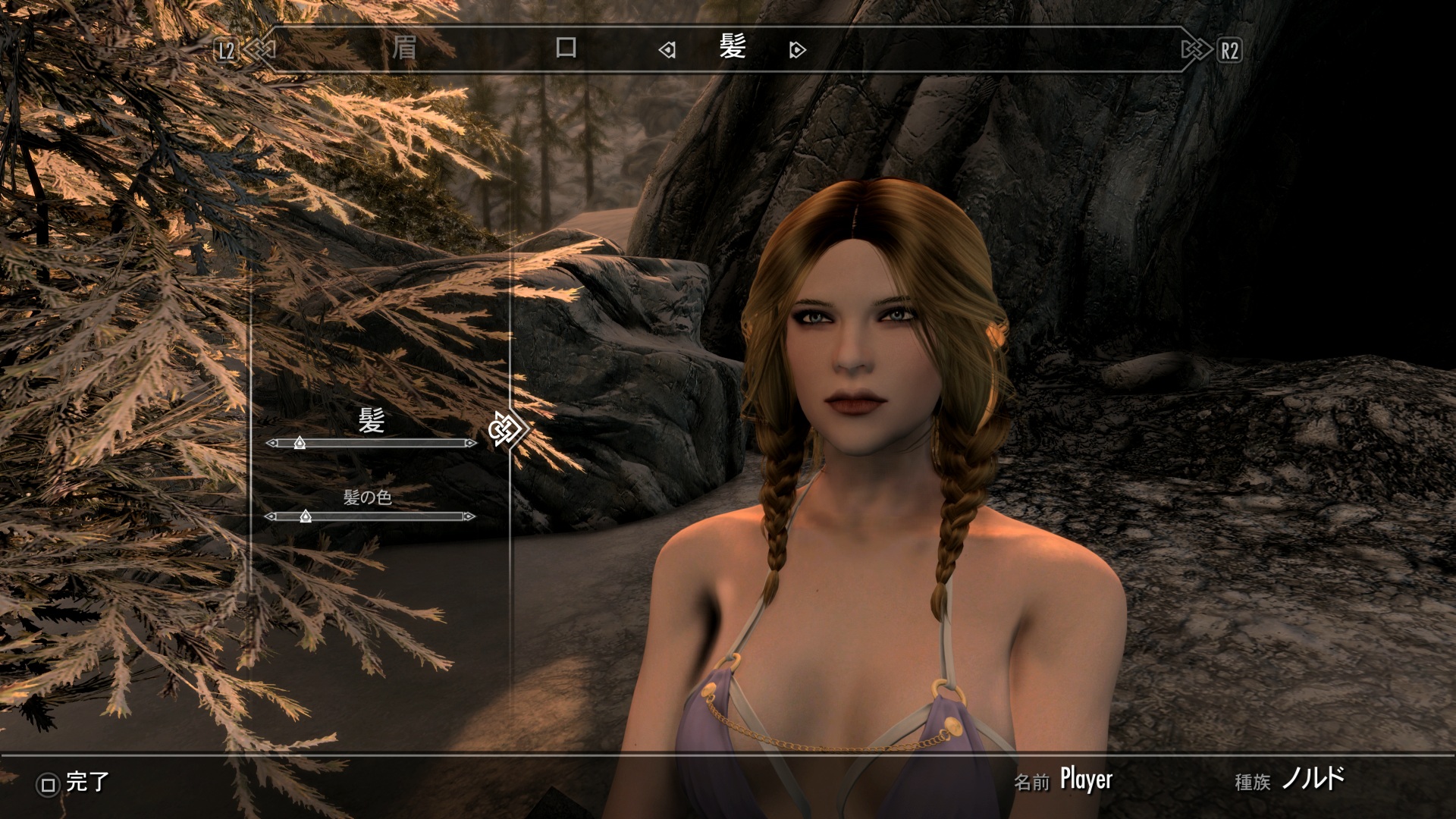The image size is (1456, 819).
Task: Switch to the 口 (mouth) tab
Action: point(566,49)
